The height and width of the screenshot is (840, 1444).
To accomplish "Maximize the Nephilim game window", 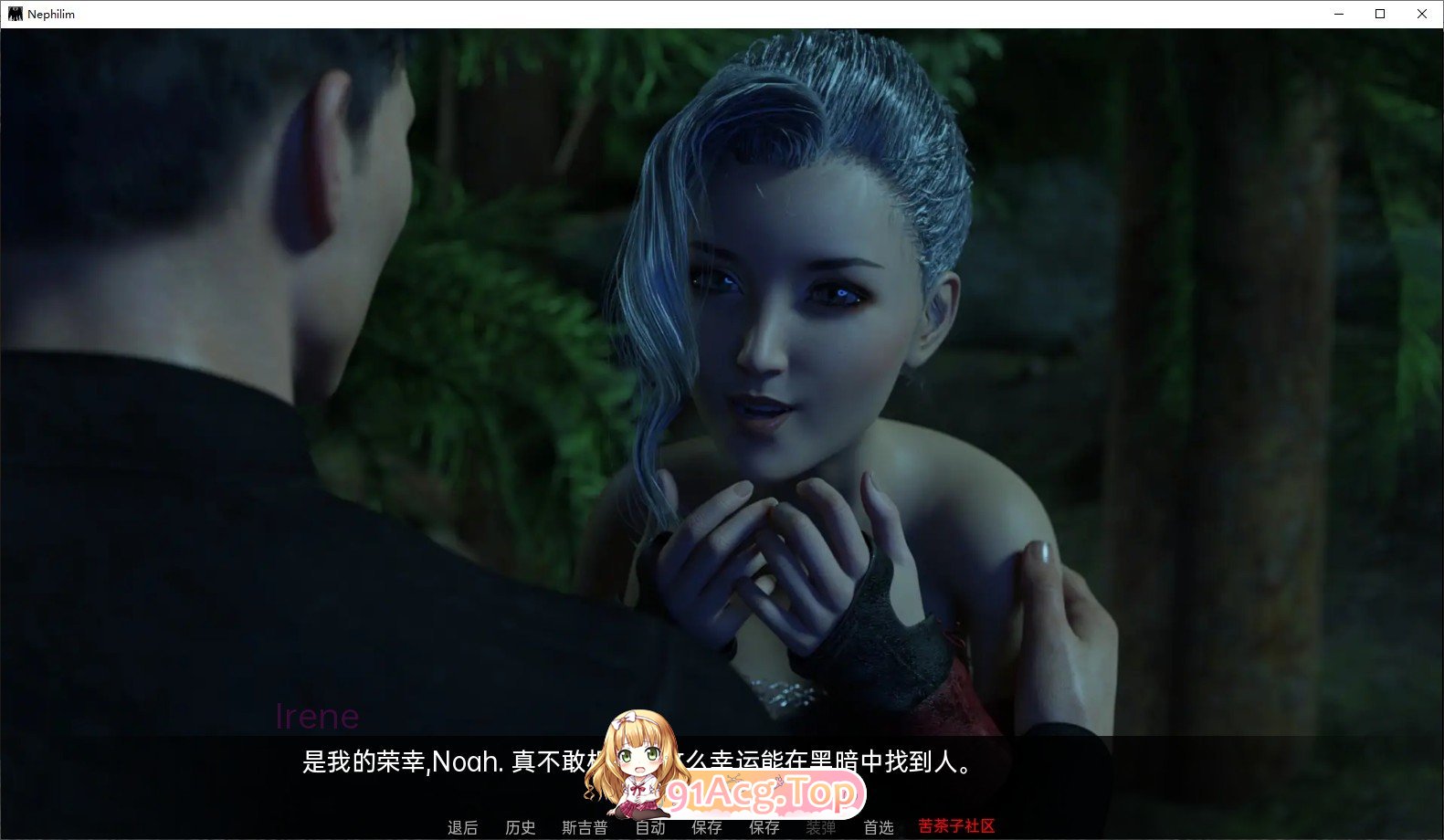I will point(1378,14).
